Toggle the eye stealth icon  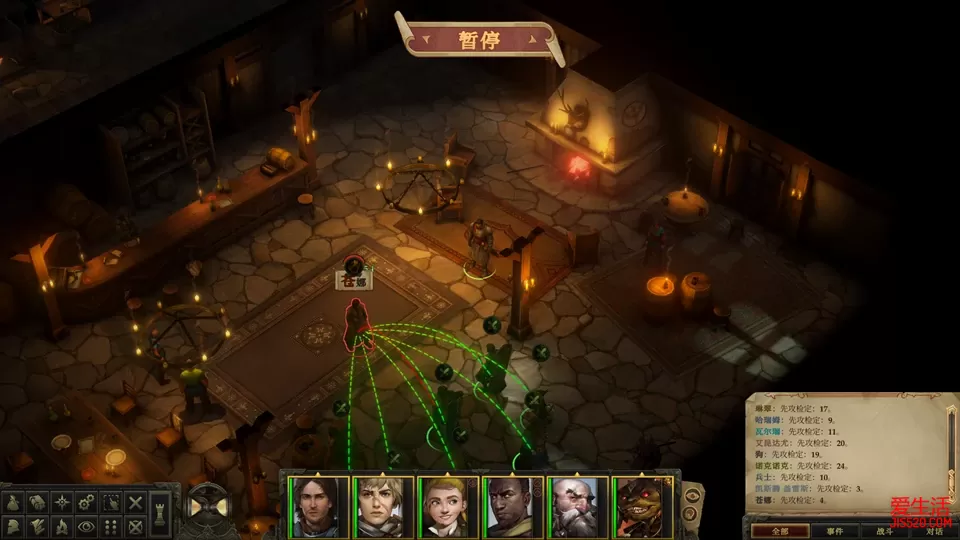click(86, 526)
